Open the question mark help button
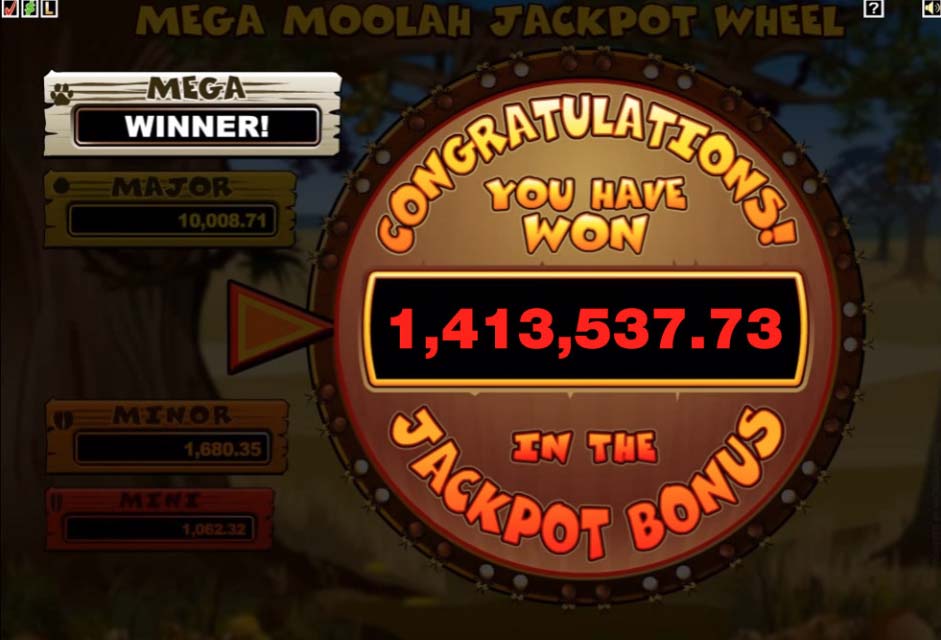 click(x=874, y=8)
